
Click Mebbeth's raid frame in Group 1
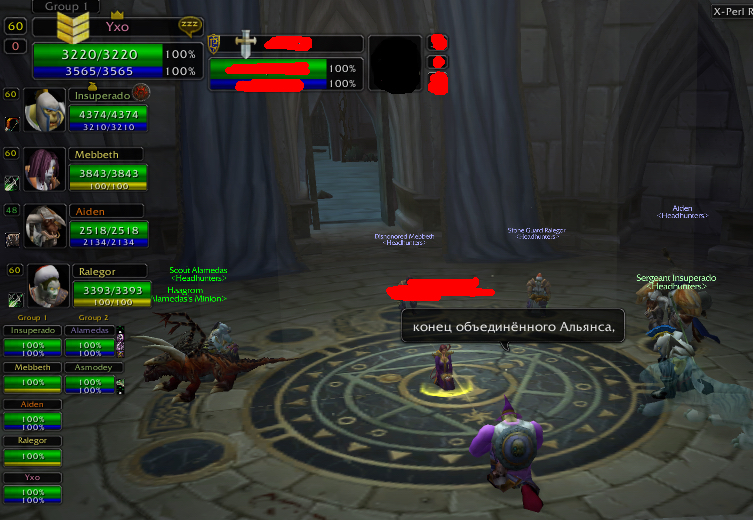(32, 375)
